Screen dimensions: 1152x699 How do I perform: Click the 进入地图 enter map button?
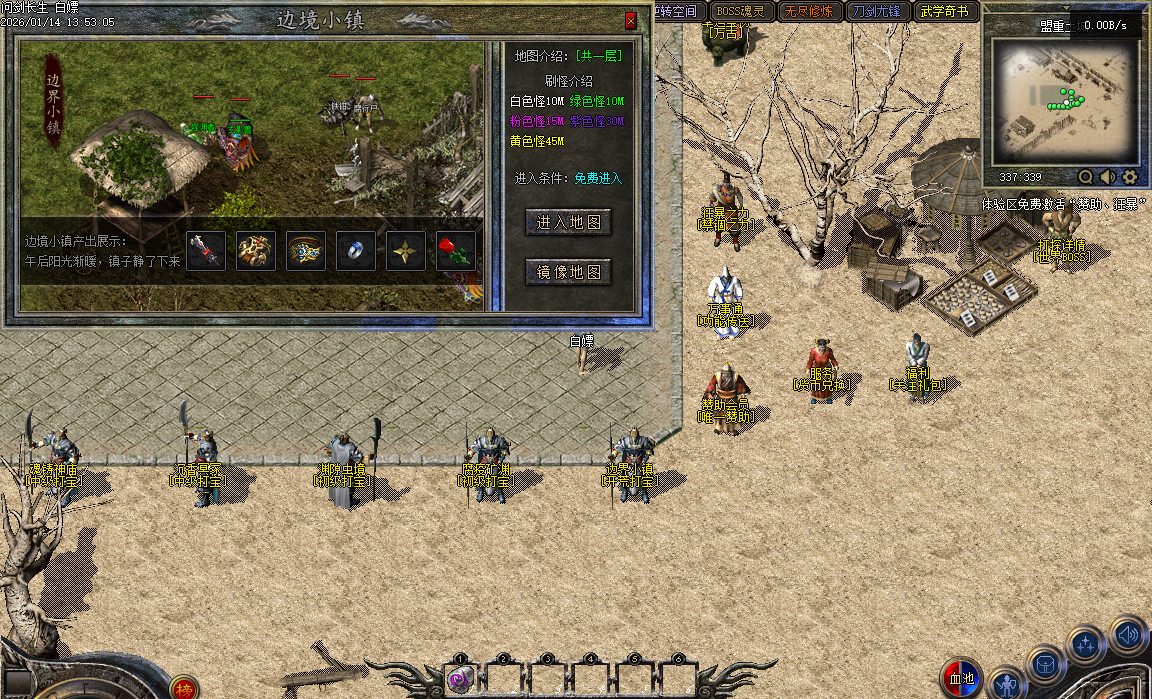coord(568,222)
